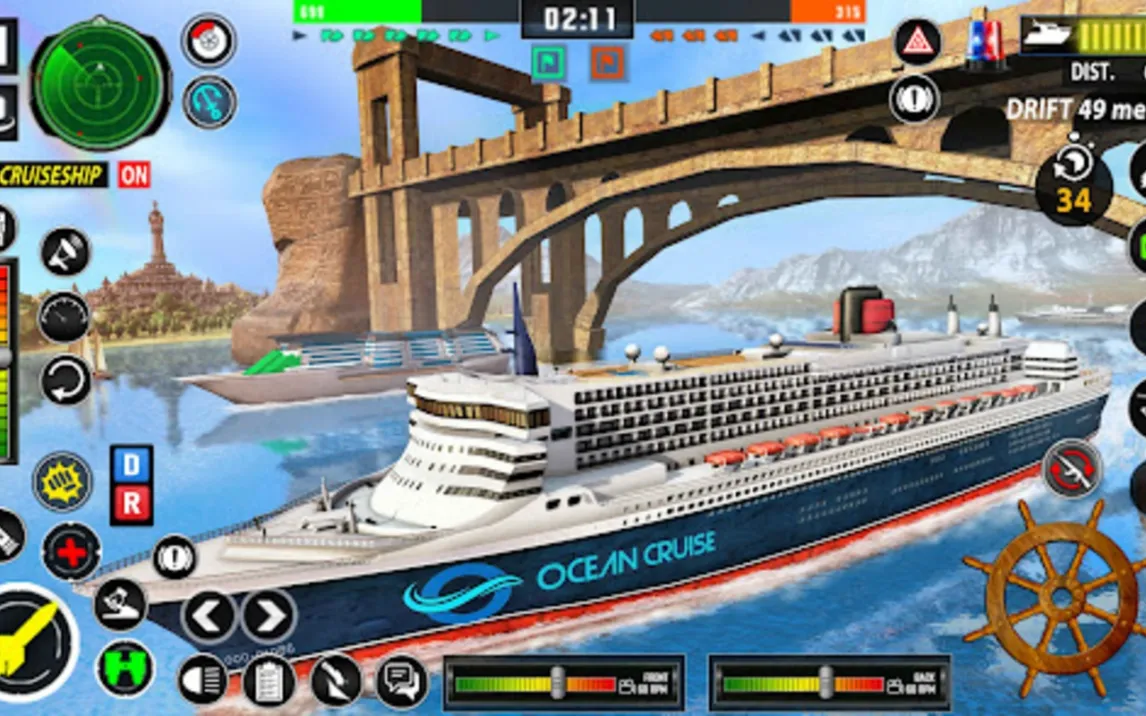The height and width of the screenshot is (716, 1146).
Task: Toggle the cruiseship ON switch
Action: click(x=133, y=175)
